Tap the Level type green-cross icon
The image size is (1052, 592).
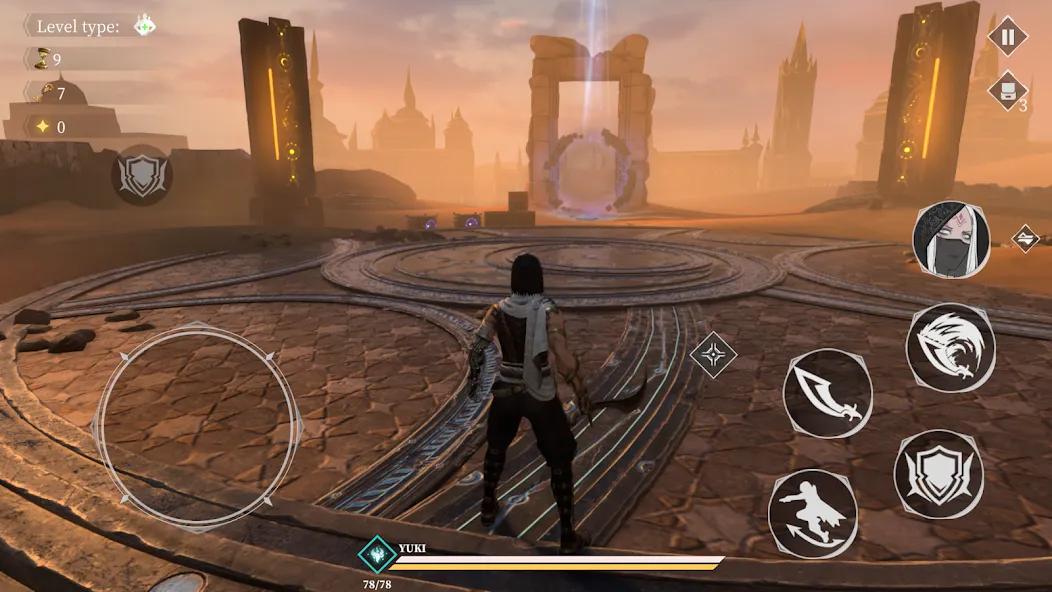point(144,26)
